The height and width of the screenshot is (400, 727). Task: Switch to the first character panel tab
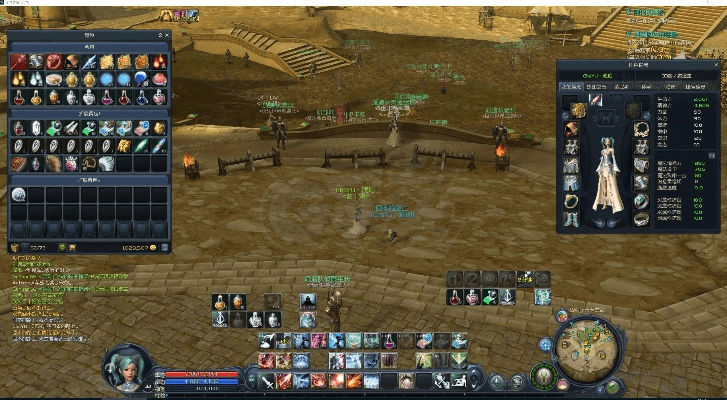coord(573,87)
